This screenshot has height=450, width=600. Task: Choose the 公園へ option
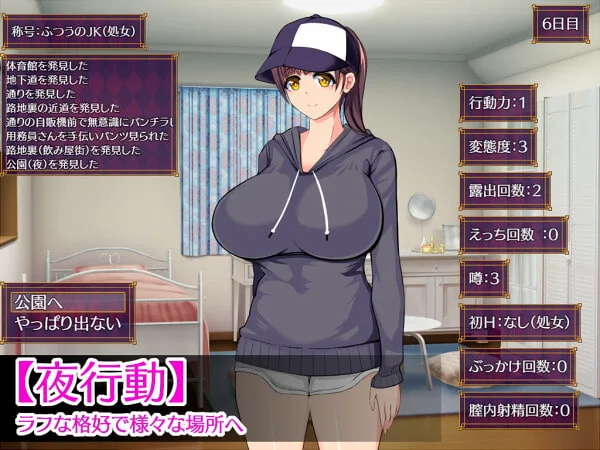pos(68,300)
